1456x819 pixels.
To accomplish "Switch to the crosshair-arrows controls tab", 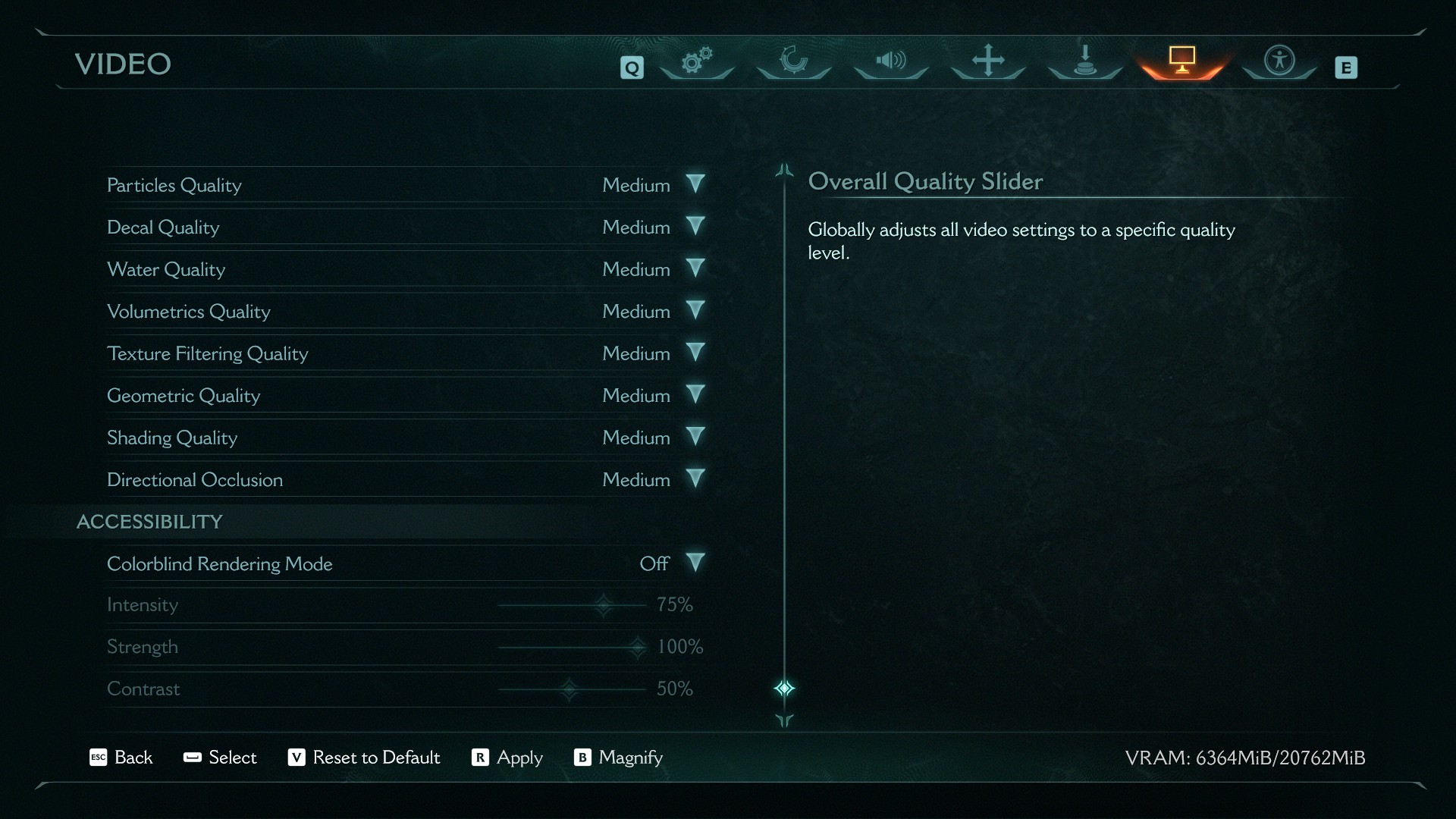I will click(x=988, y=61).
